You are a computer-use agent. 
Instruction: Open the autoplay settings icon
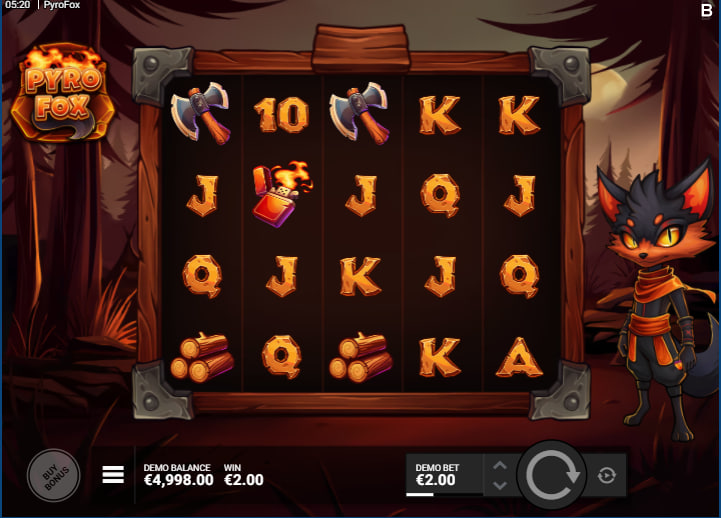pos(607,475)
